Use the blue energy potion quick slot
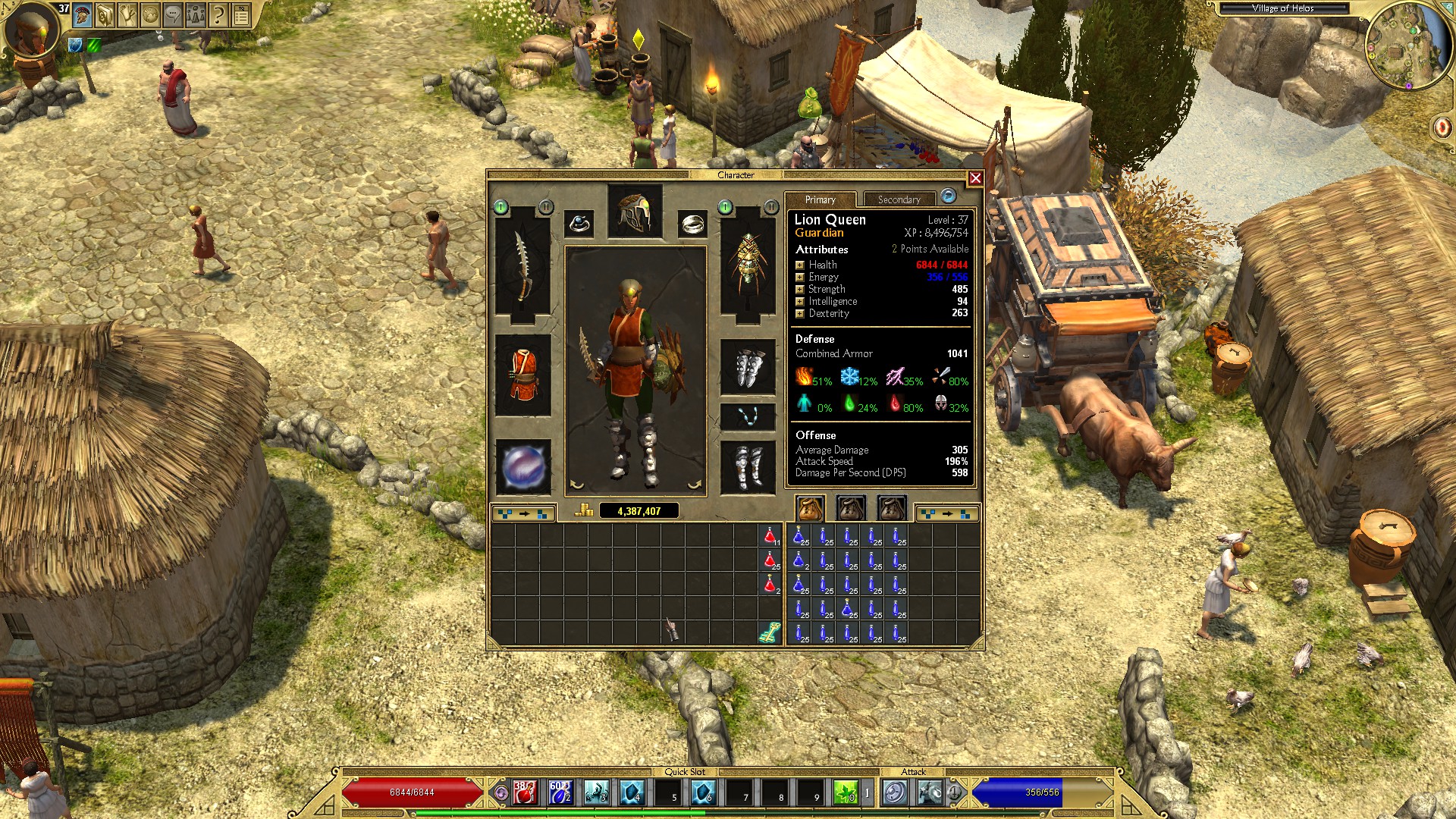1456x819 pixels. 560,792
